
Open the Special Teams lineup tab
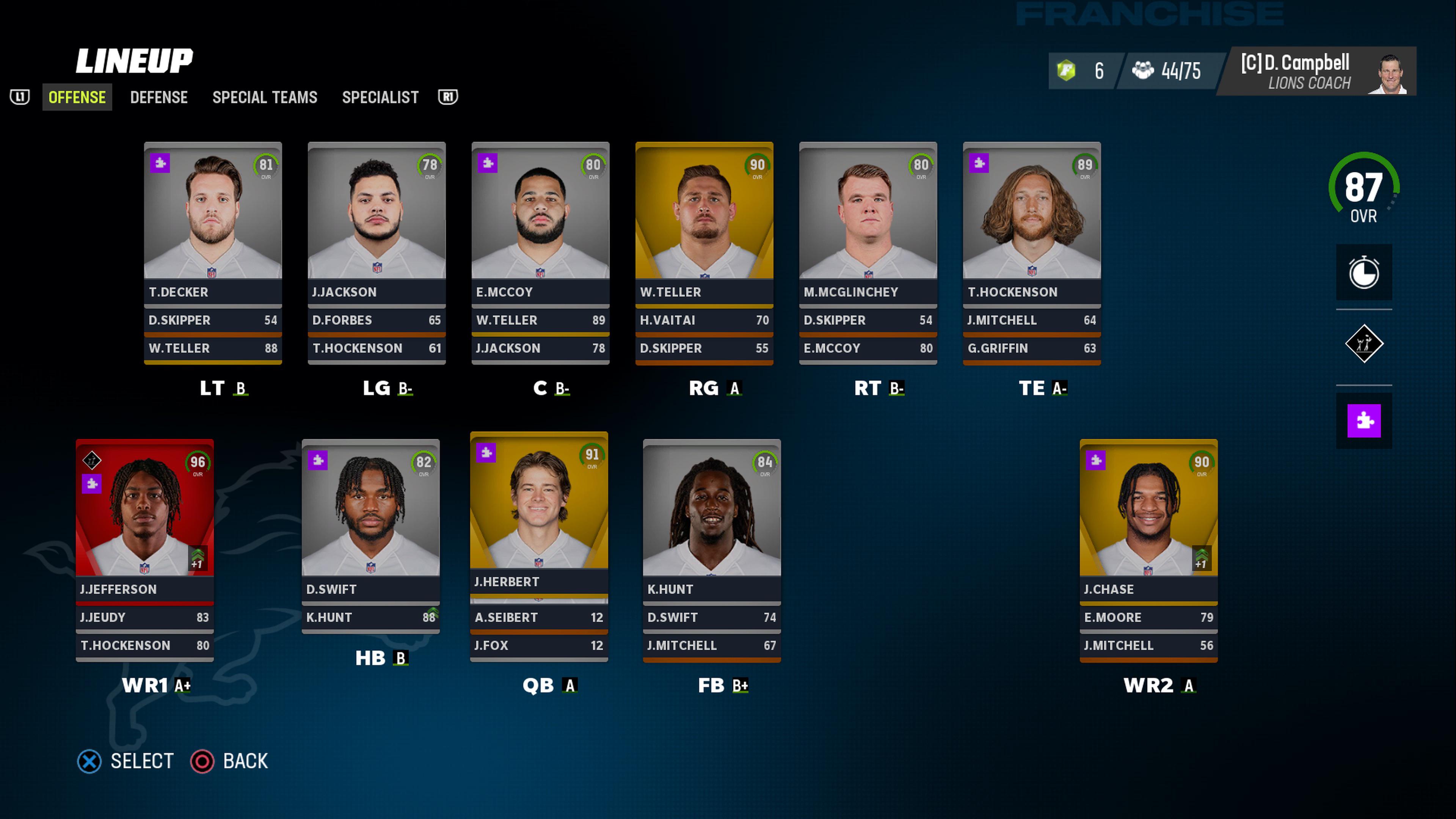click(x=265, y=97)
